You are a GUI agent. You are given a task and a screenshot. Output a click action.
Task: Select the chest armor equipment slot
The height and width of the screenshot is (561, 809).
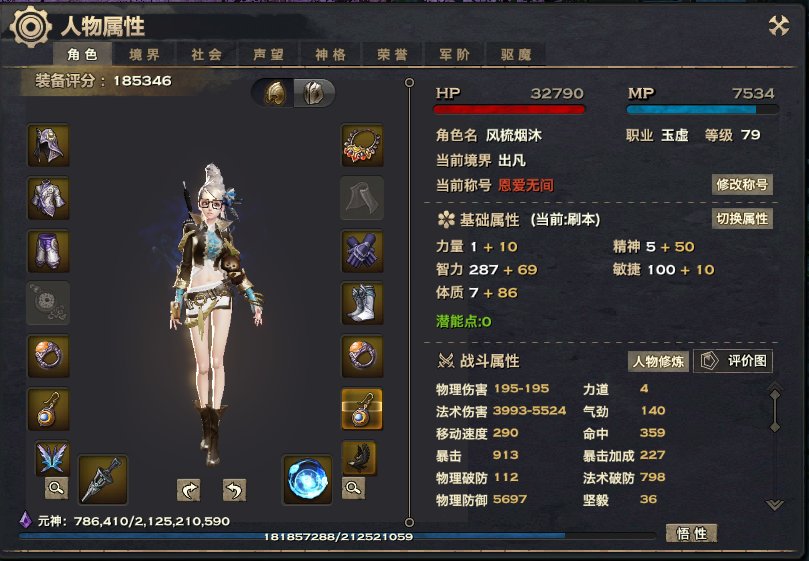[x=48, y=198]
